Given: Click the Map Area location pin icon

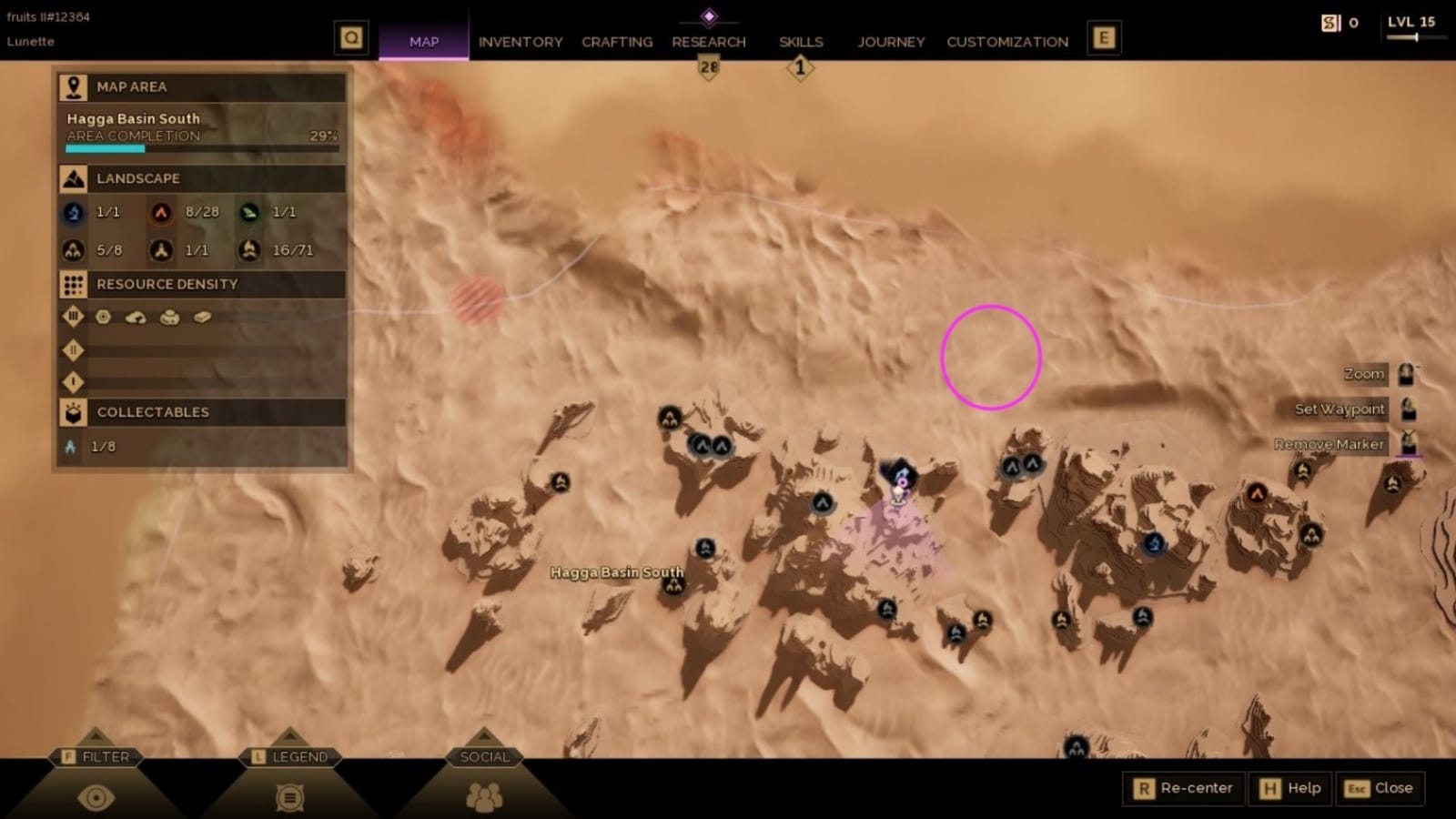Looking at the screenshot, I should tap(73, 86).
